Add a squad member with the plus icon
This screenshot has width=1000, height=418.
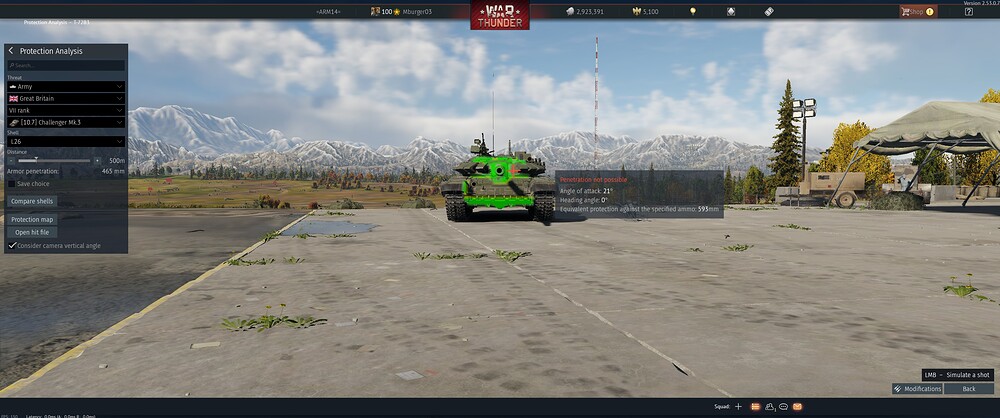click(x=738, y=407)
